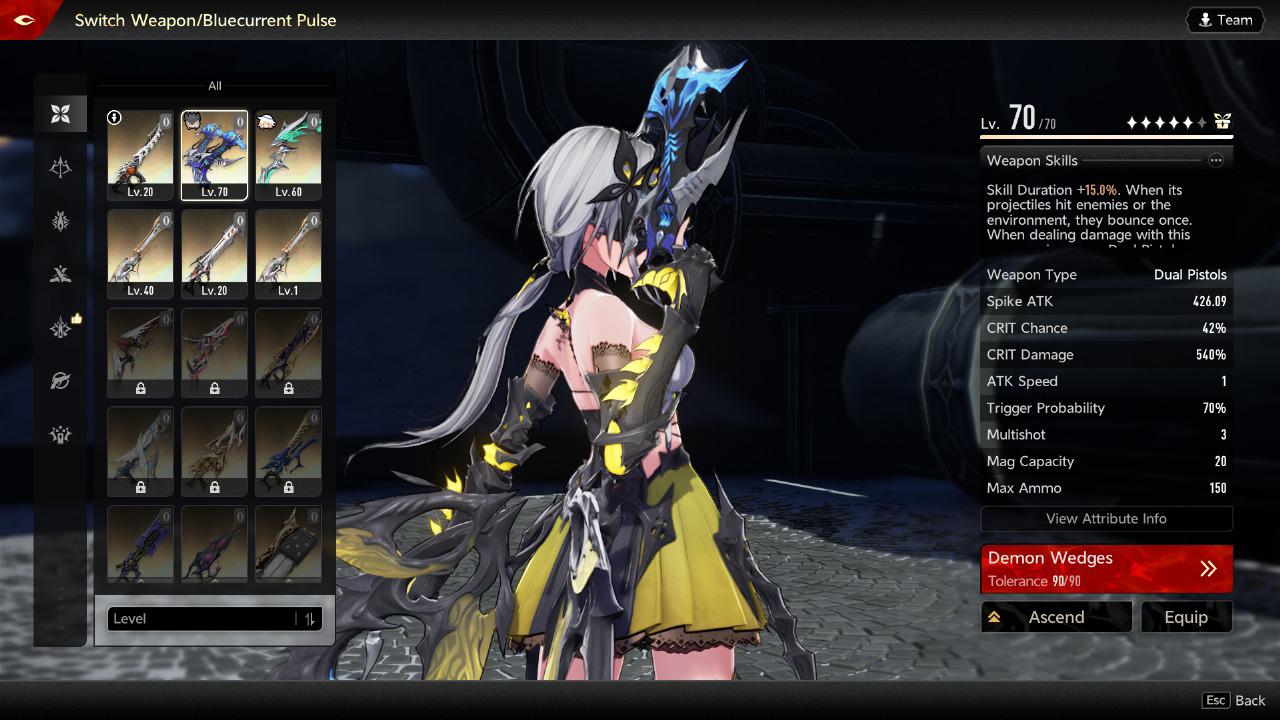Image resolution: width=1280 pixels, height=720 pixels.
Task: Open the weapon category tab with thumbs-up badge
Action: point(61,328)
